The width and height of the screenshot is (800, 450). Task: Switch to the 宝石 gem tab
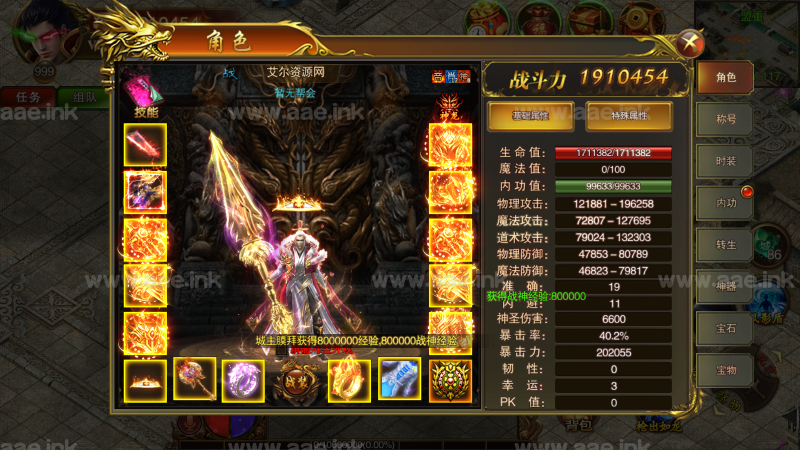click(x=725, y=327)
